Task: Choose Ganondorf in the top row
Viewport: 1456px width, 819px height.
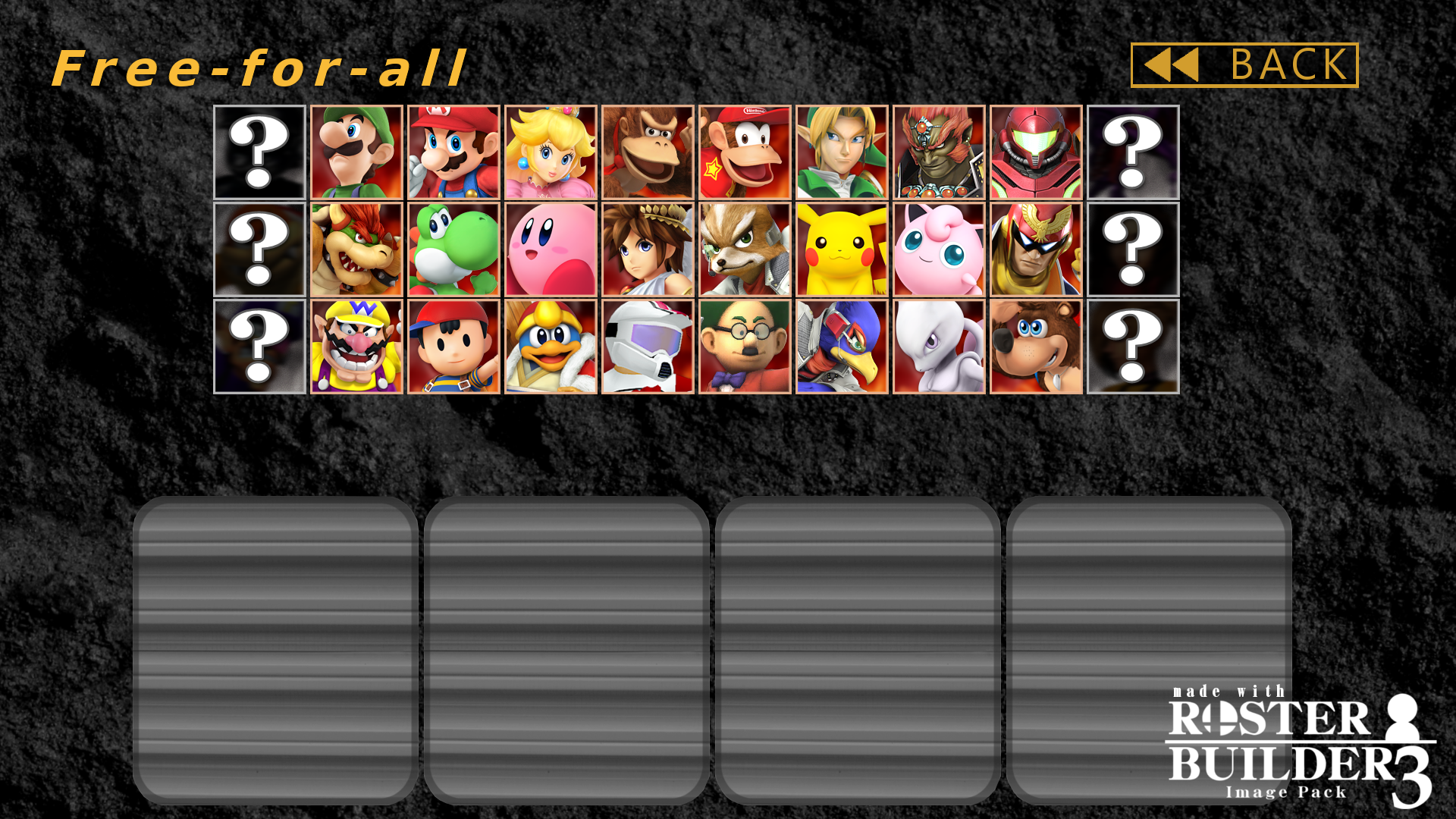Action: (937, 152)
